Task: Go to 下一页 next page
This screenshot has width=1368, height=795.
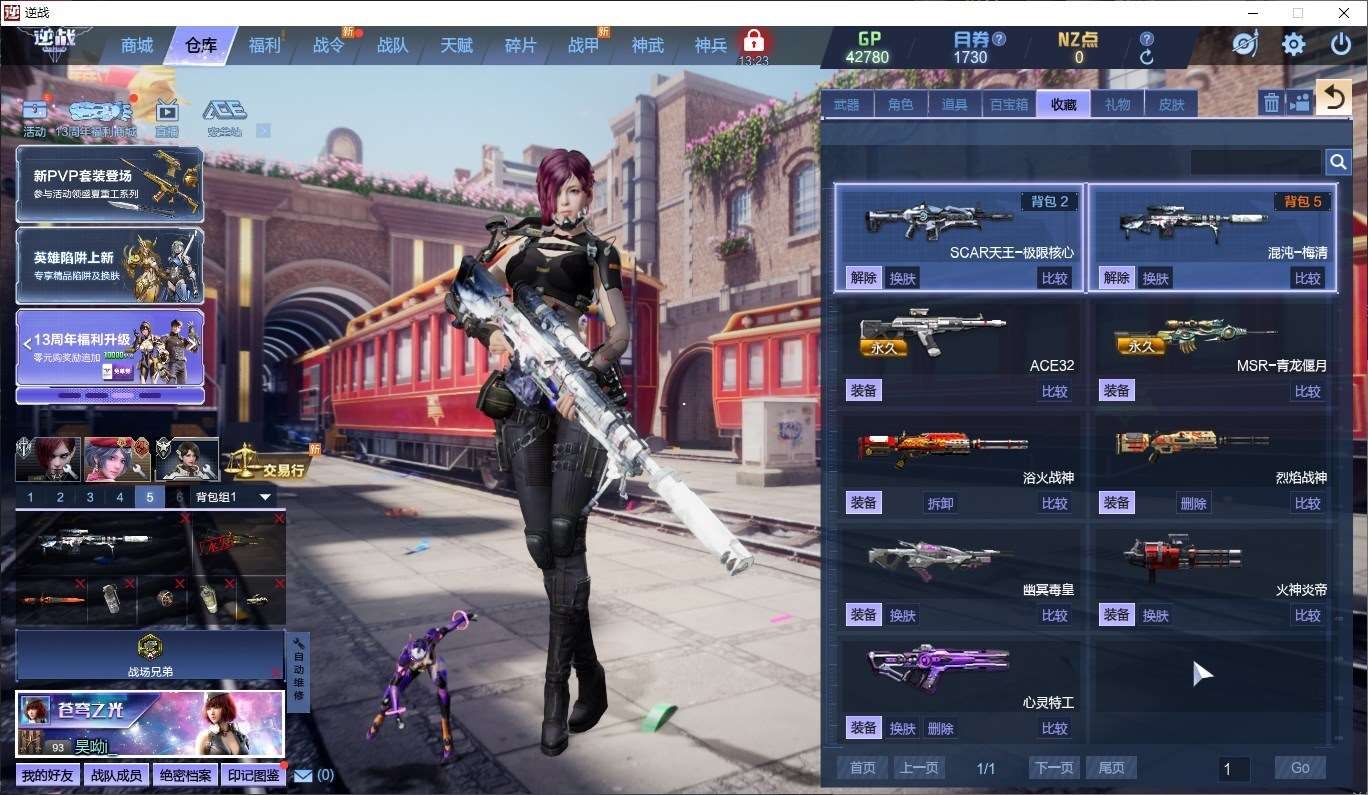Action: click(1054, 768)
